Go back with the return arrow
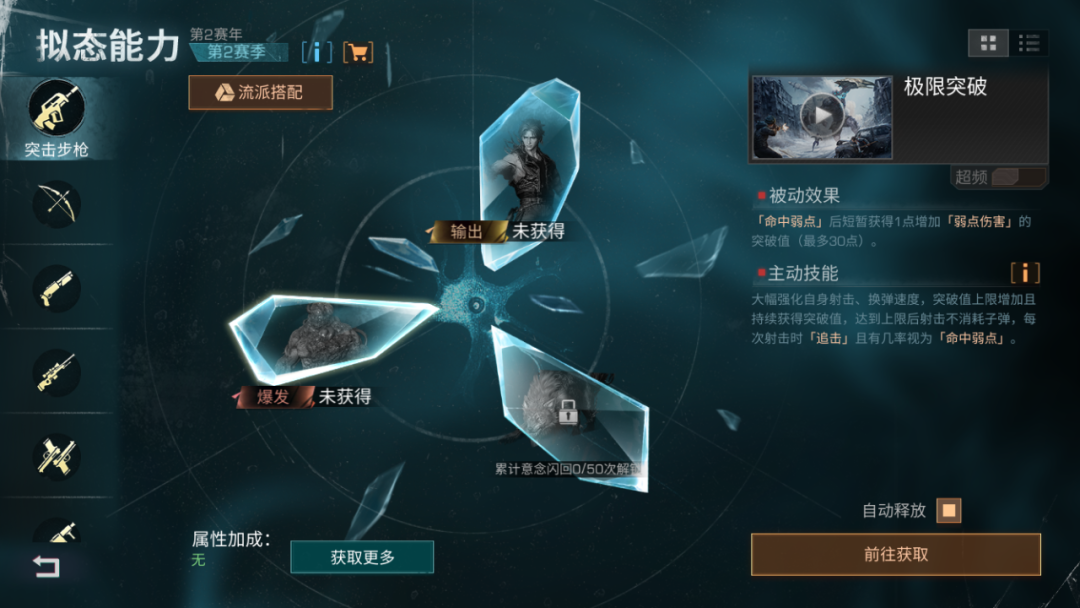This screenshot has height=608, width=1080. 46,567
